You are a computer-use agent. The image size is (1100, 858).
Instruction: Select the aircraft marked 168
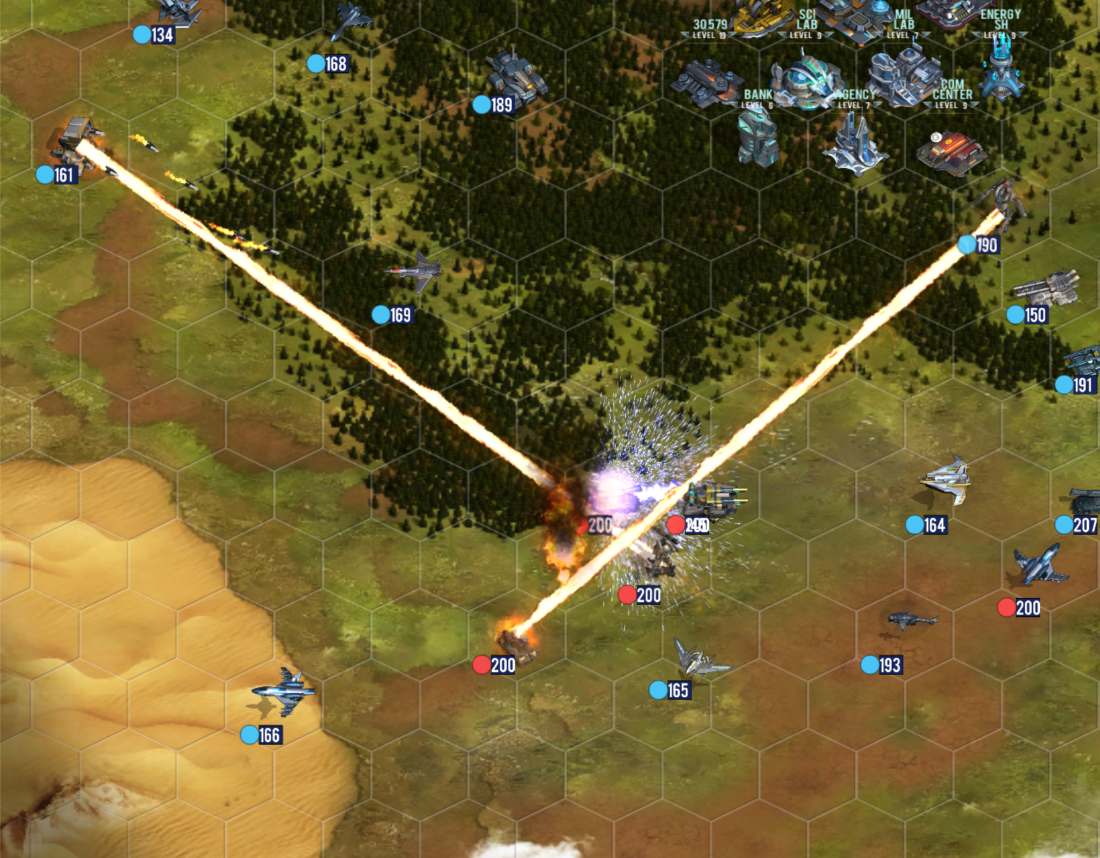tap(350, 20)
